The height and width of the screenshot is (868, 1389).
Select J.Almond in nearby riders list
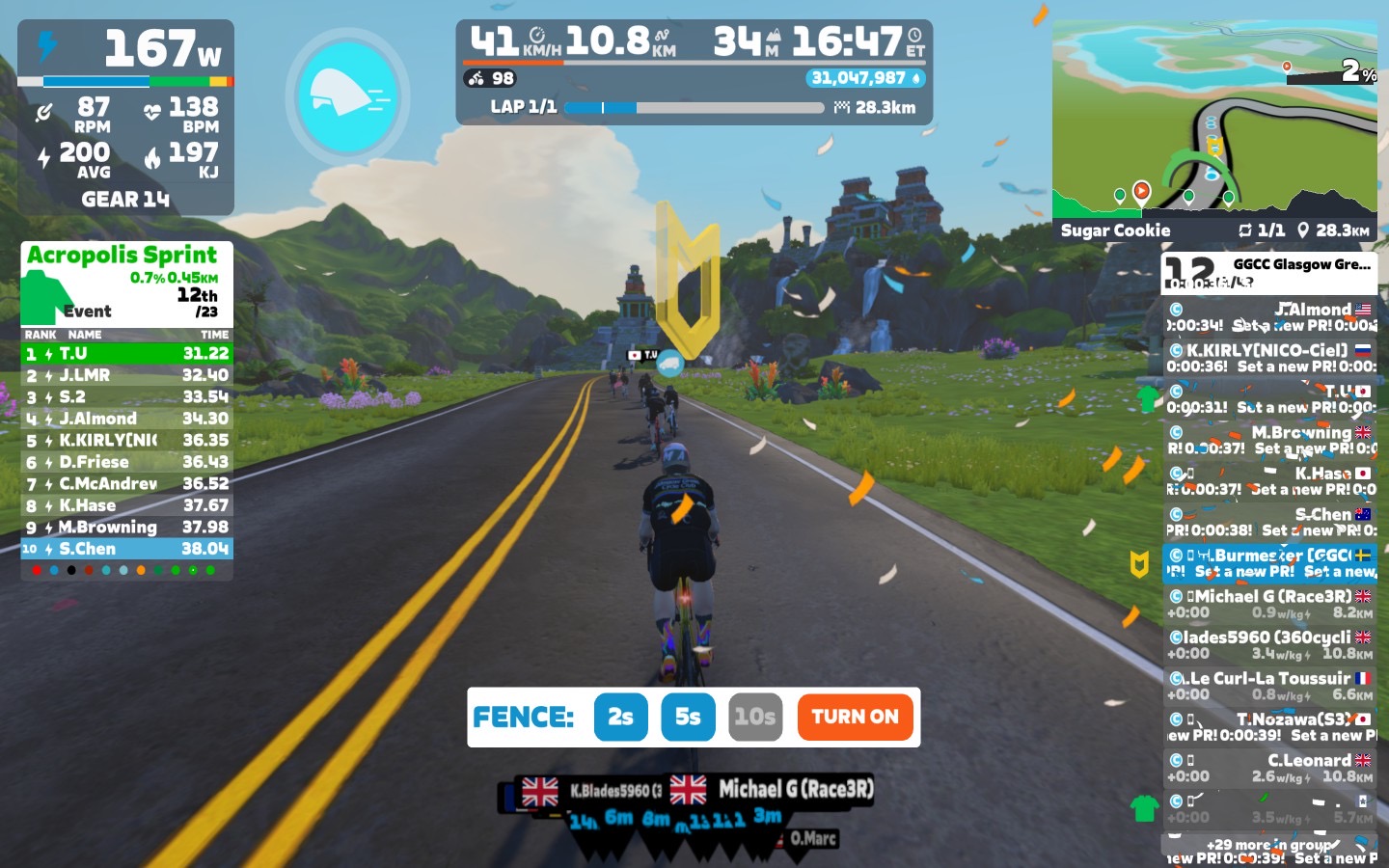(x=1269, y=317)
